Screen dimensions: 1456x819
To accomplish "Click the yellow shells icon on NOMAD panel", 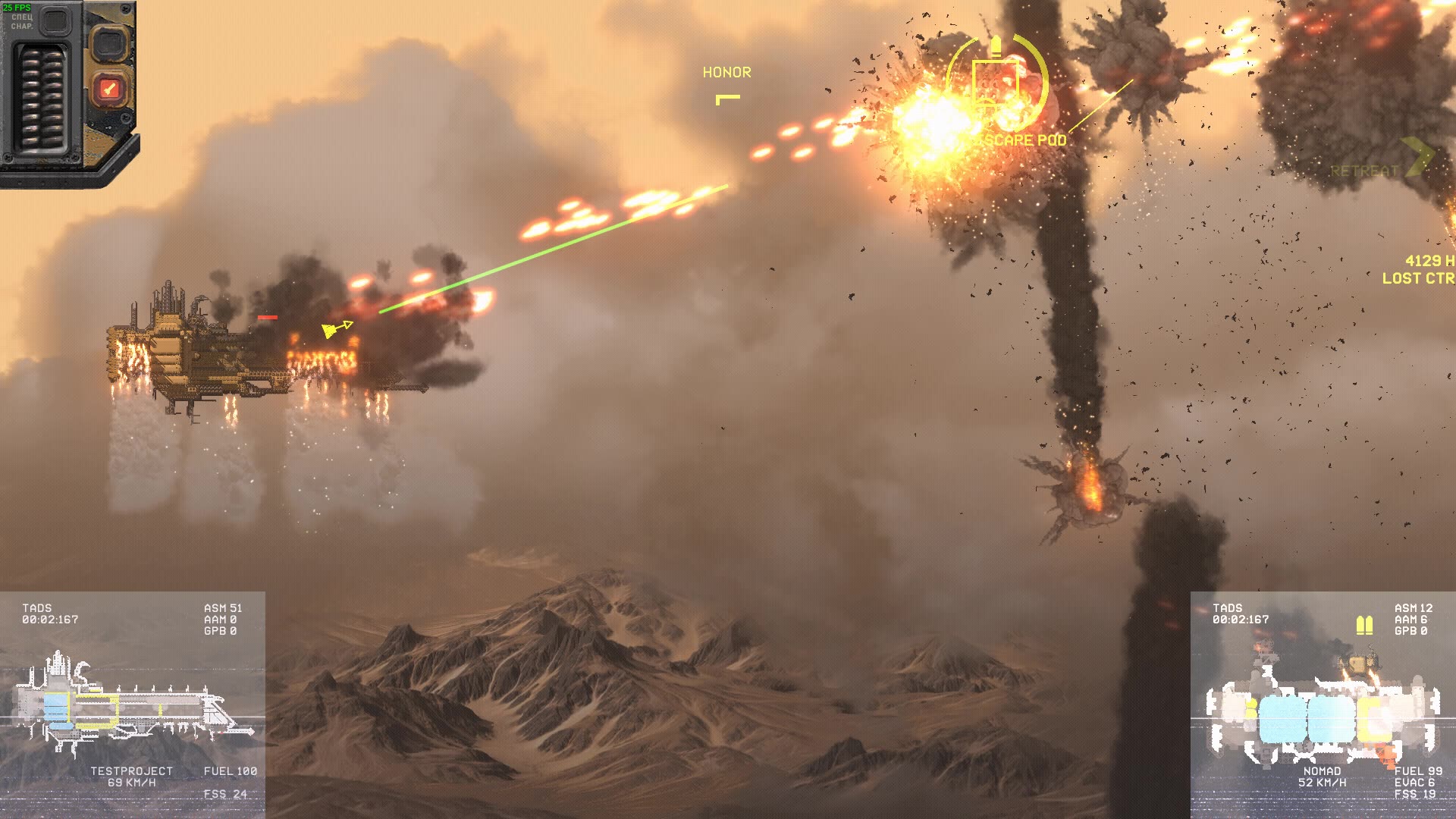I will (1364, 626).
